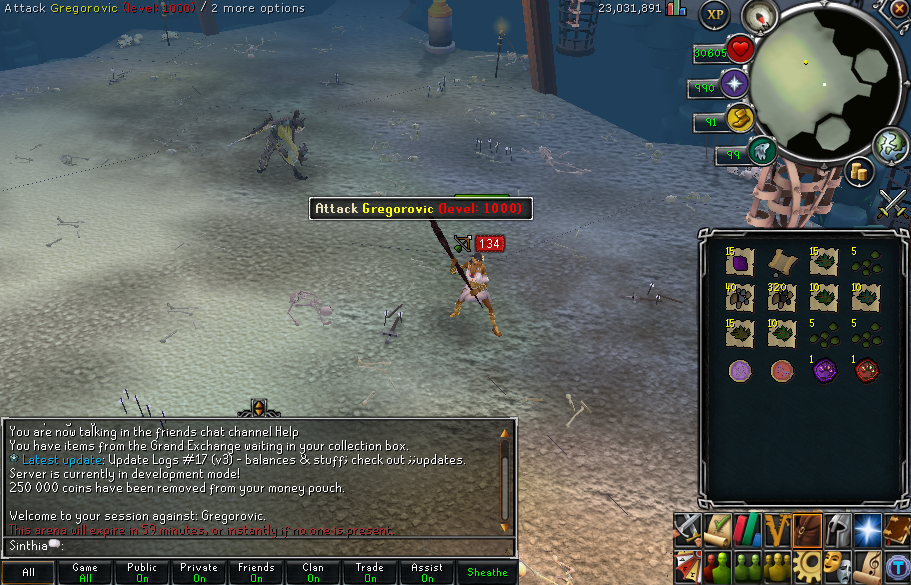Viewport: 911px width, 585px height.
Task: Toggle run with the boot icon
Action: (x=739, y=117)
